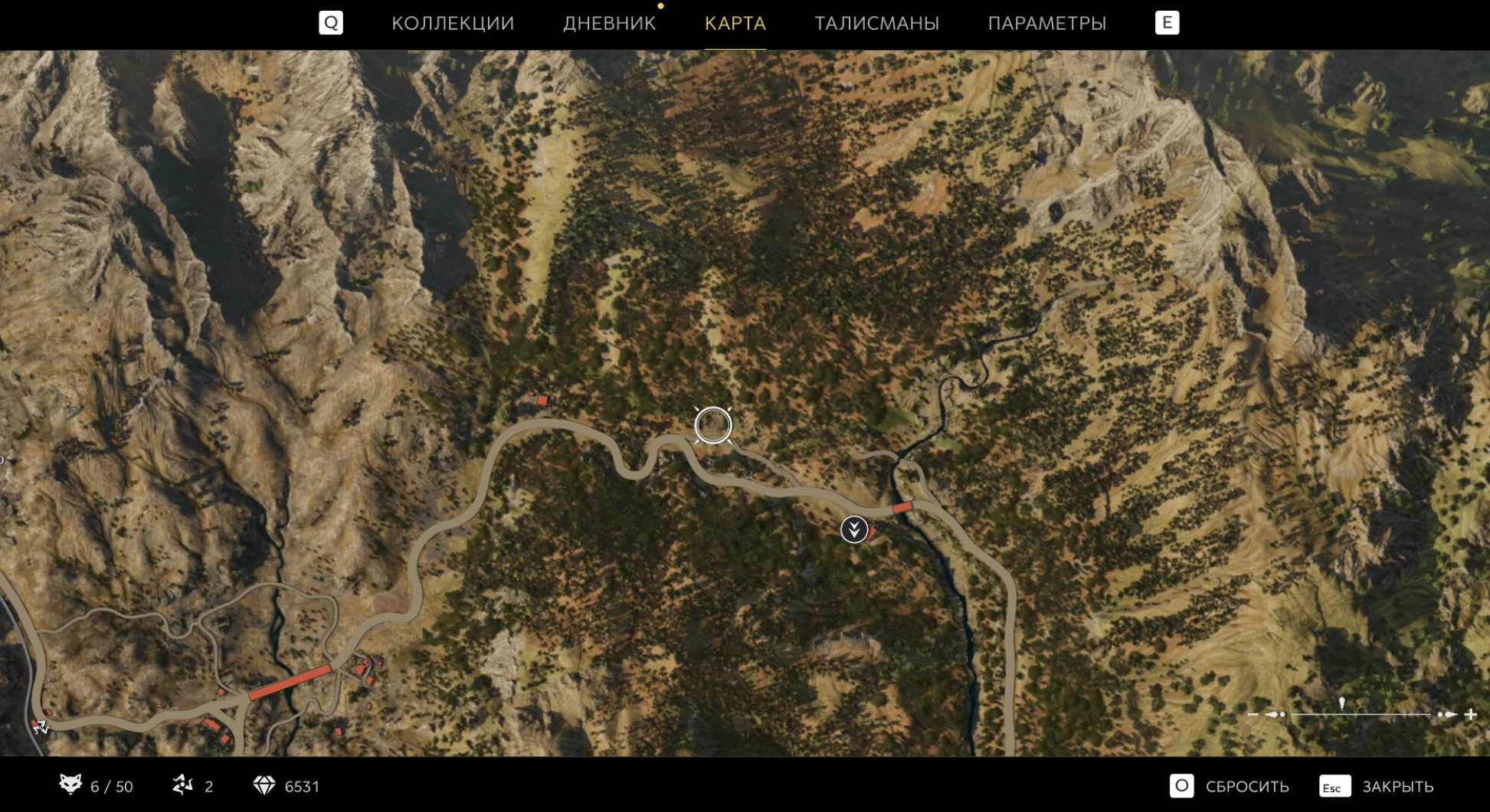
Task: Select the white circle map cursor marker
Action: [x=713, y=425]
